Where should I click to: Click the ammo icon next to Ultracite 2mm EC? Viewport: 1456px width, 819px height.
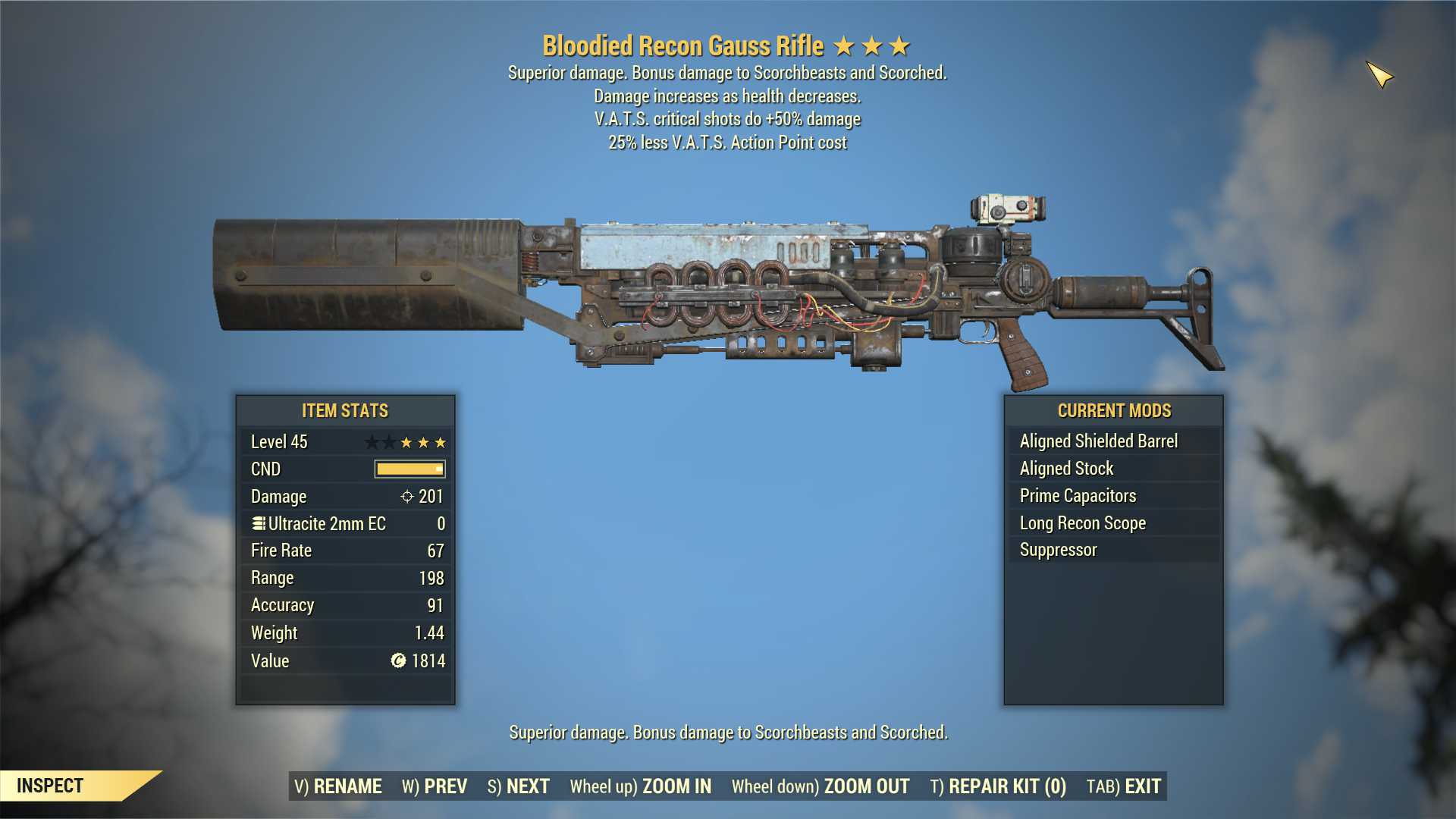pyautogui.click(x=259, y=523)
